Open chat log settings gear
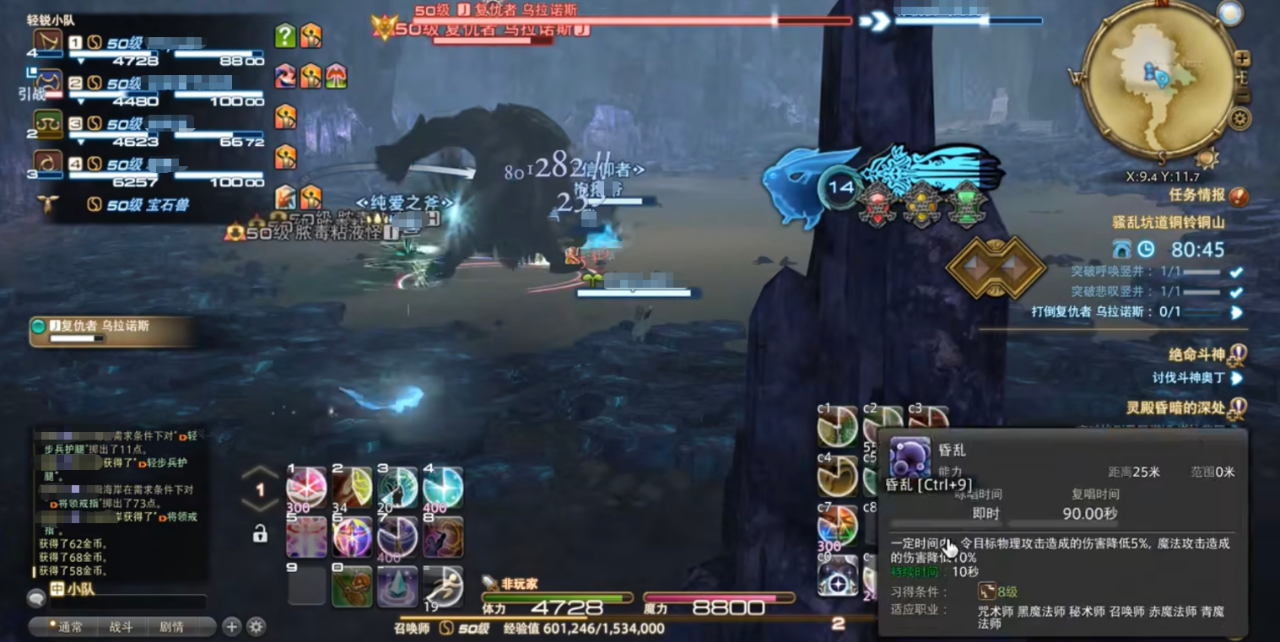The height and width of the screenshot is (642, 1280). click(256, 627)
